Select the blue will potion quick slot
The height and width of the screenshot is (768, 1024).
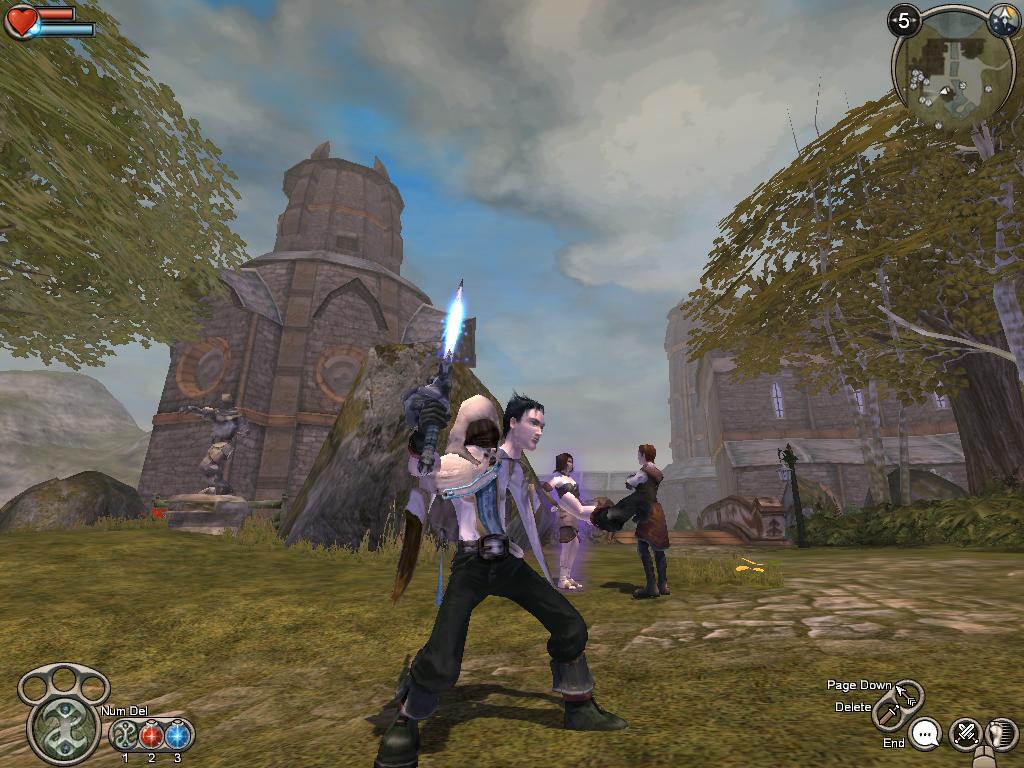pos(178,736)
